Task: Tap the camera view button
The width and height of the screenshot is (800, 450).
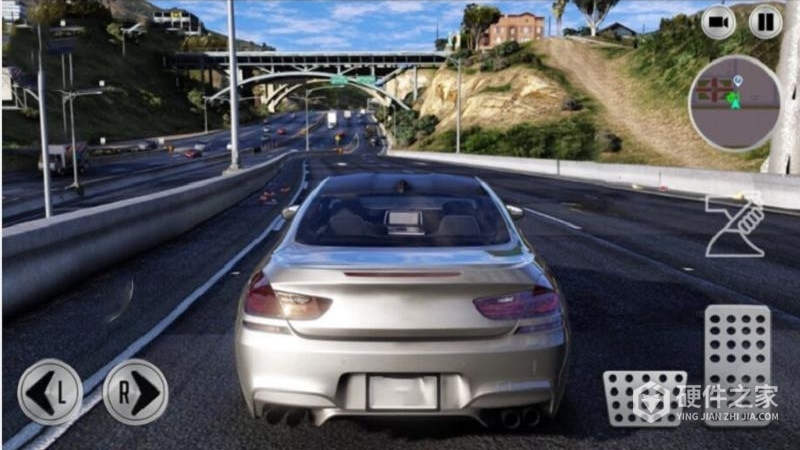Action: (718, 22)
